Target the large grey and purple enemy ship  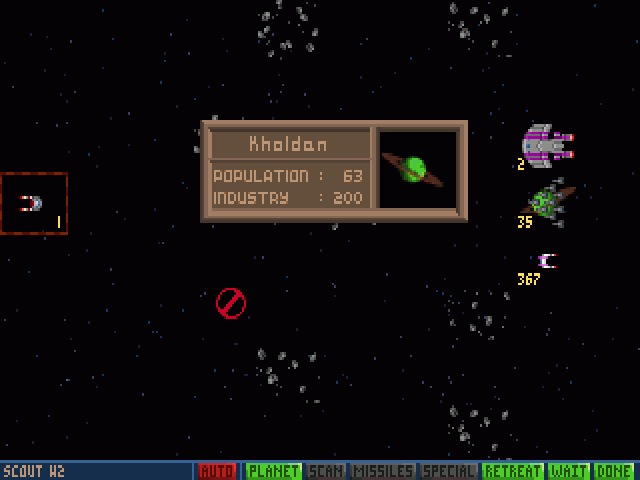point(547,146)
